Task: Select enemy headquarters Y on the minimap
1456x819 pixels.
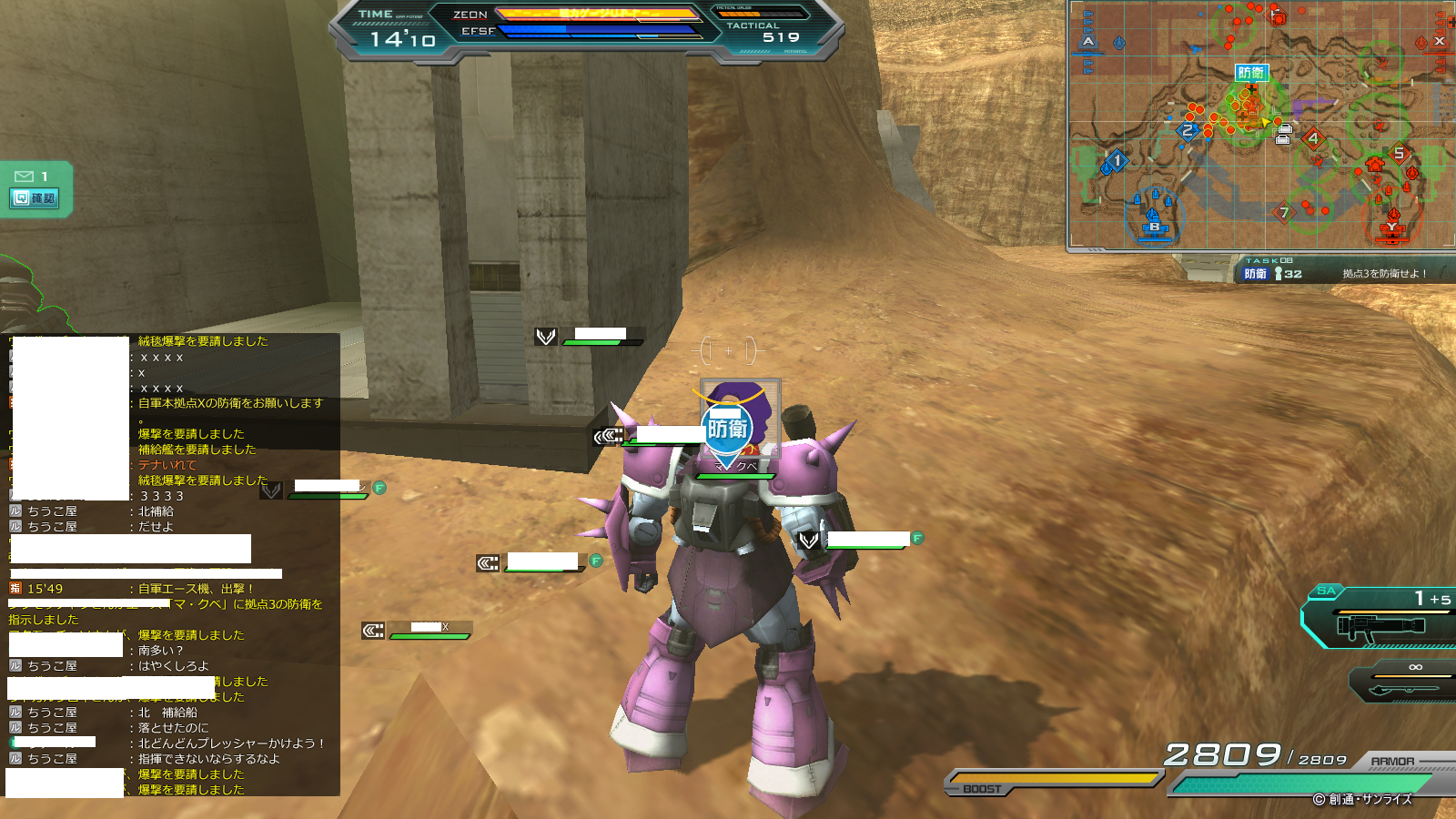Action: pyautogui.click(x=1391, y=227)
